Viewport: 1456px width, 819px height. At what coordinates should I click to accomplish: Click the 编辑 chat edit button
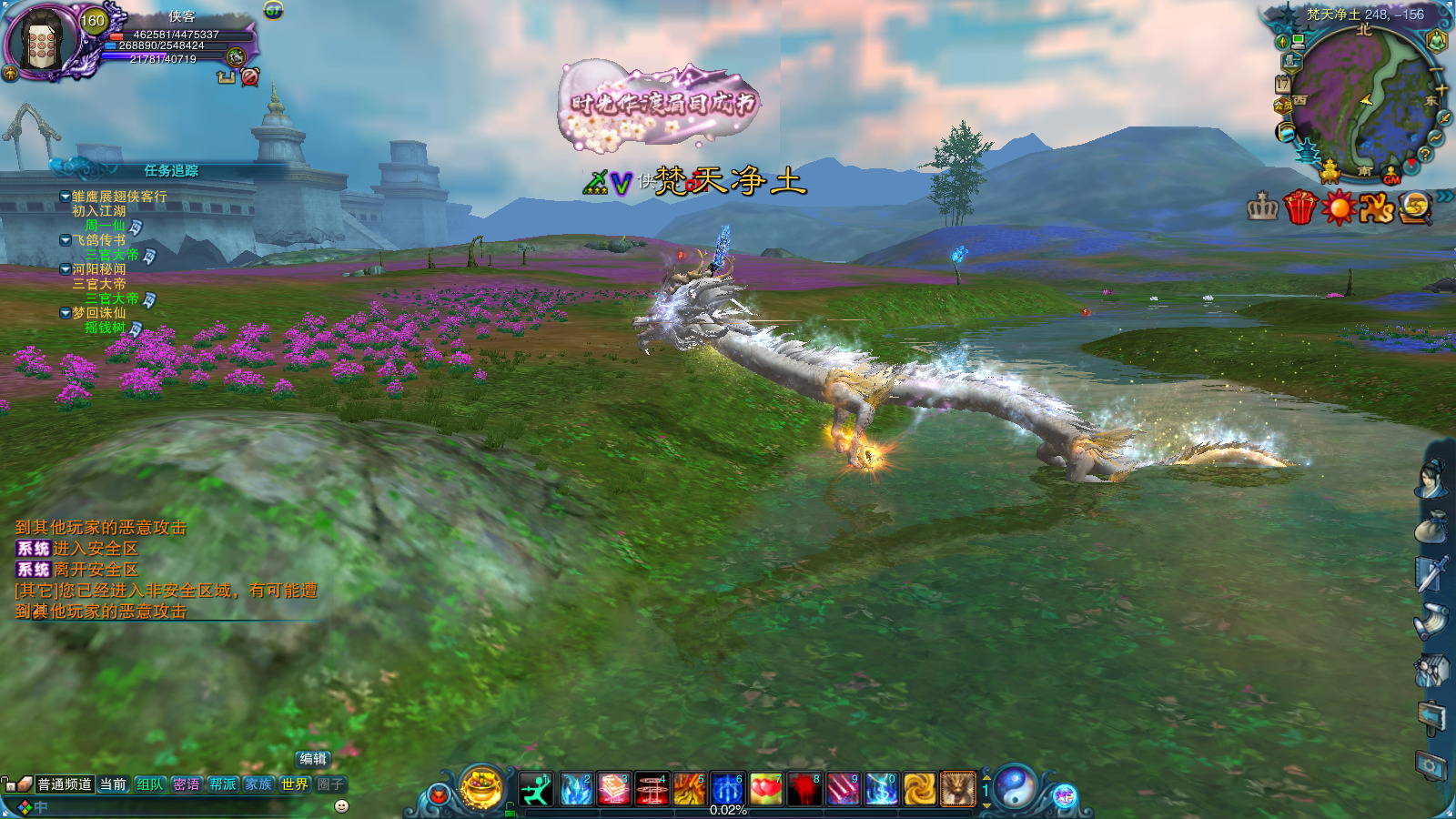click(312, 759)
